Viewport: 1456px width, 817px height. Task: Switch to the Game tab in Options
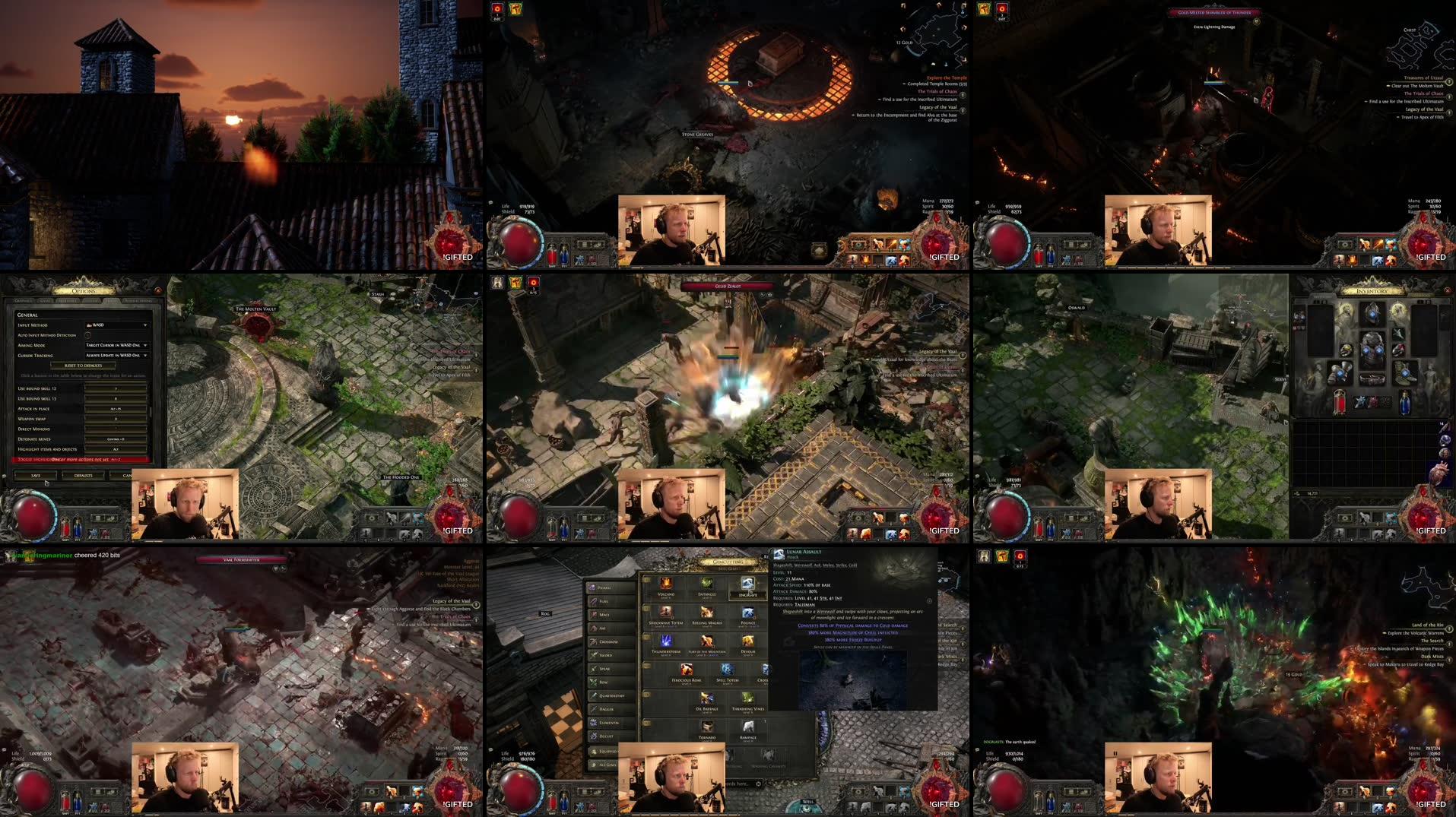tap(45, 301)
